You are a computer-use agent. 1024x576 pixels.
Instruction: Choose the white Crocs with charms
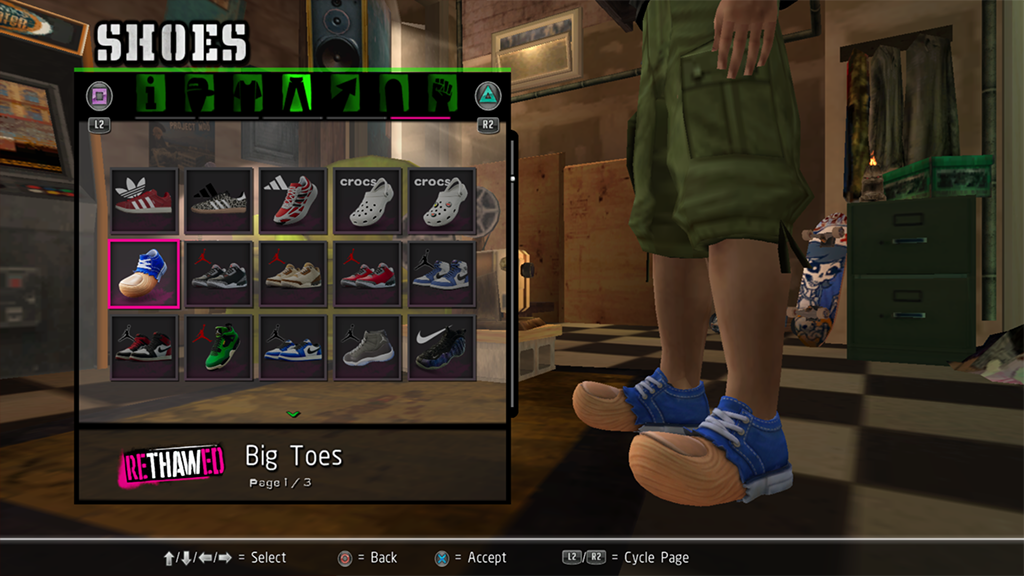tap(441, 200)
